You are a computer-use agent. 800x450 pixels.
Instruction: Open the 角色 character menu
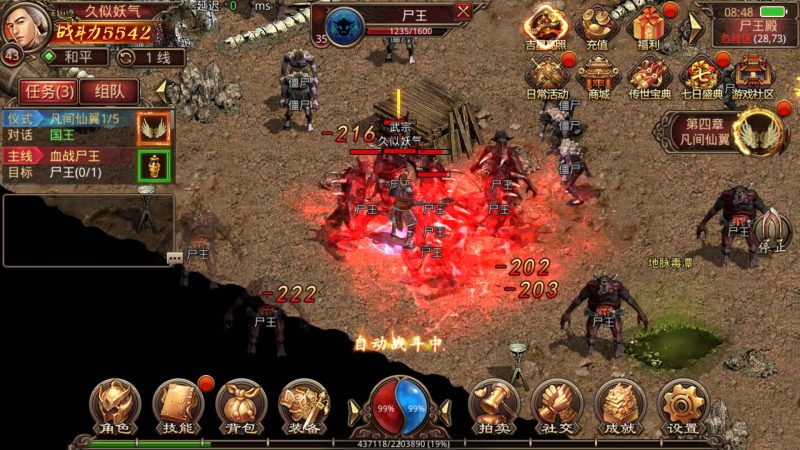point(114,405)
